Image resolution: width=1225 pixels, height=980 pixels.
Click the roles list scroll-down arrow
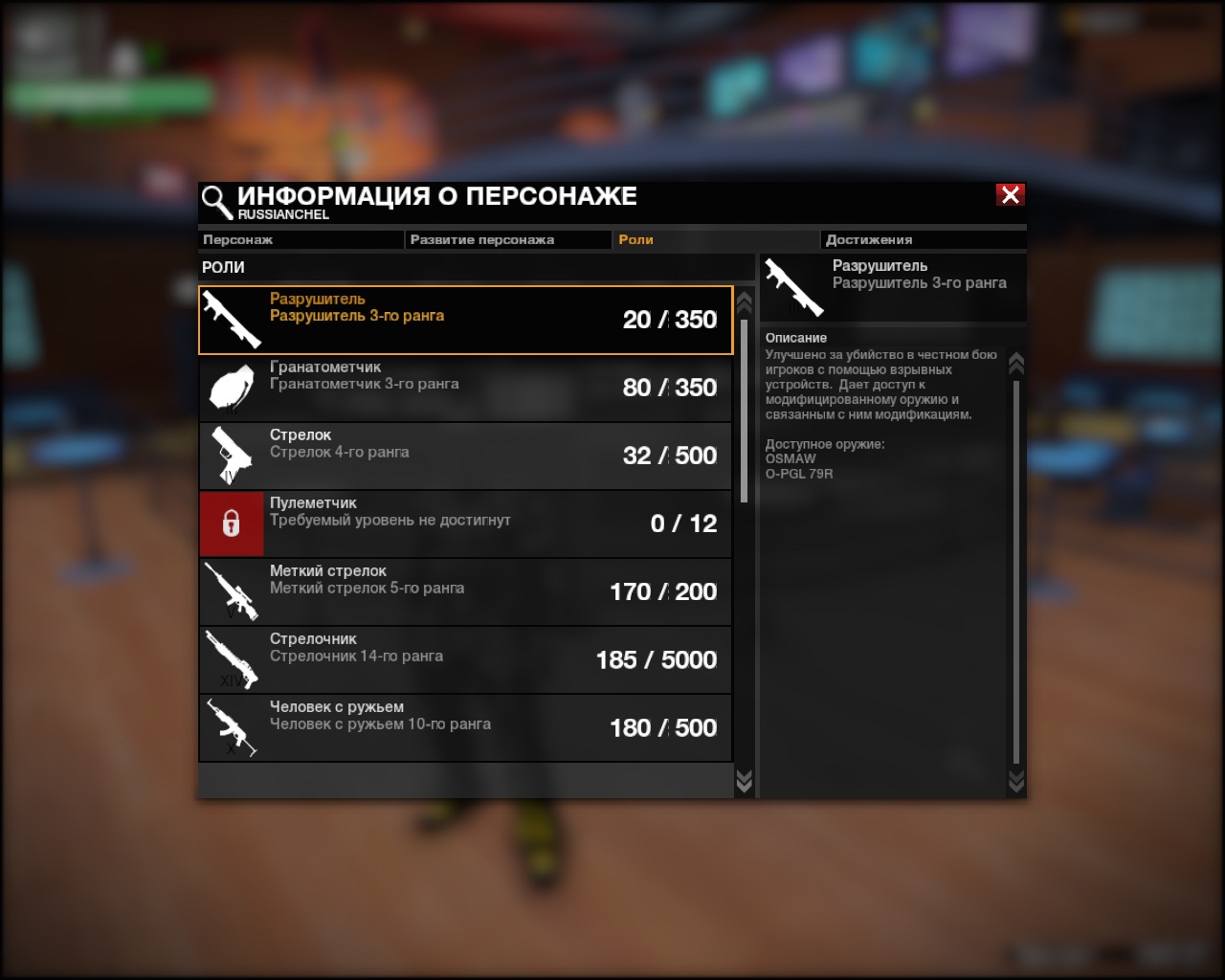[744, 782]
